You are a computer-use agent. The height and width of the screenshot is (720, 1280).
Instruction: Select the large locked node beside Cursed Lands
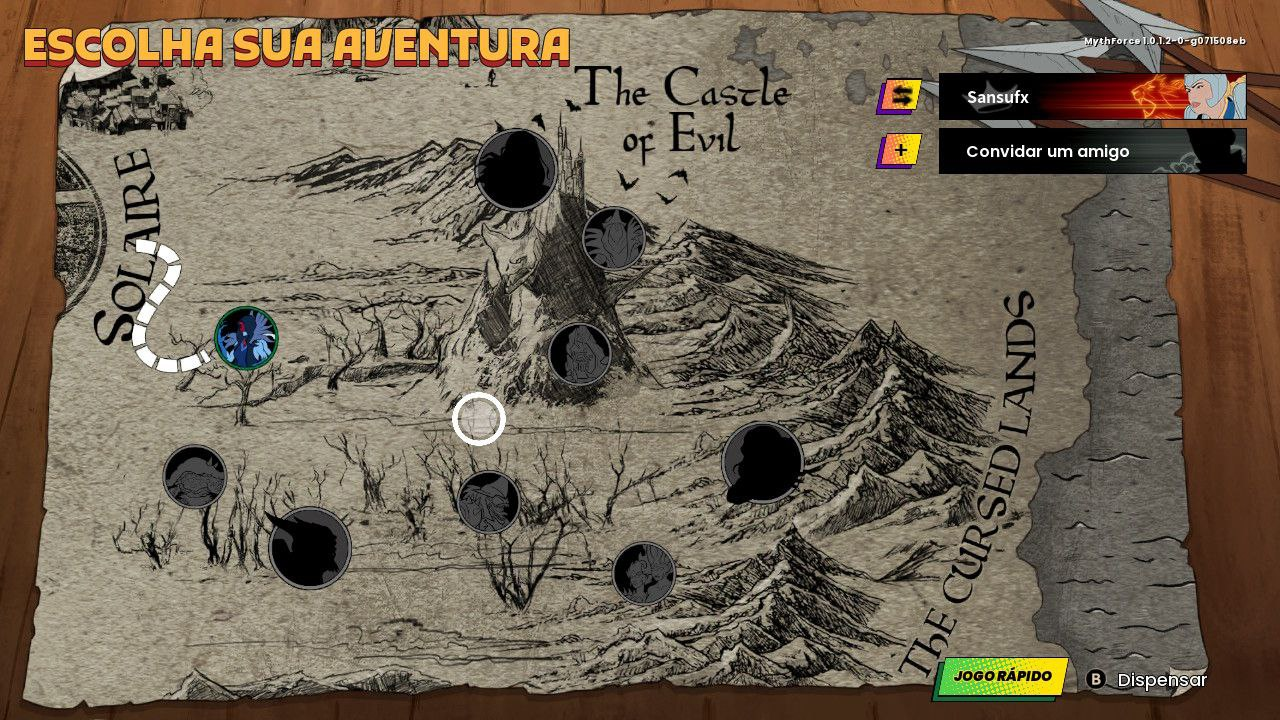click(x=762, y=463)
